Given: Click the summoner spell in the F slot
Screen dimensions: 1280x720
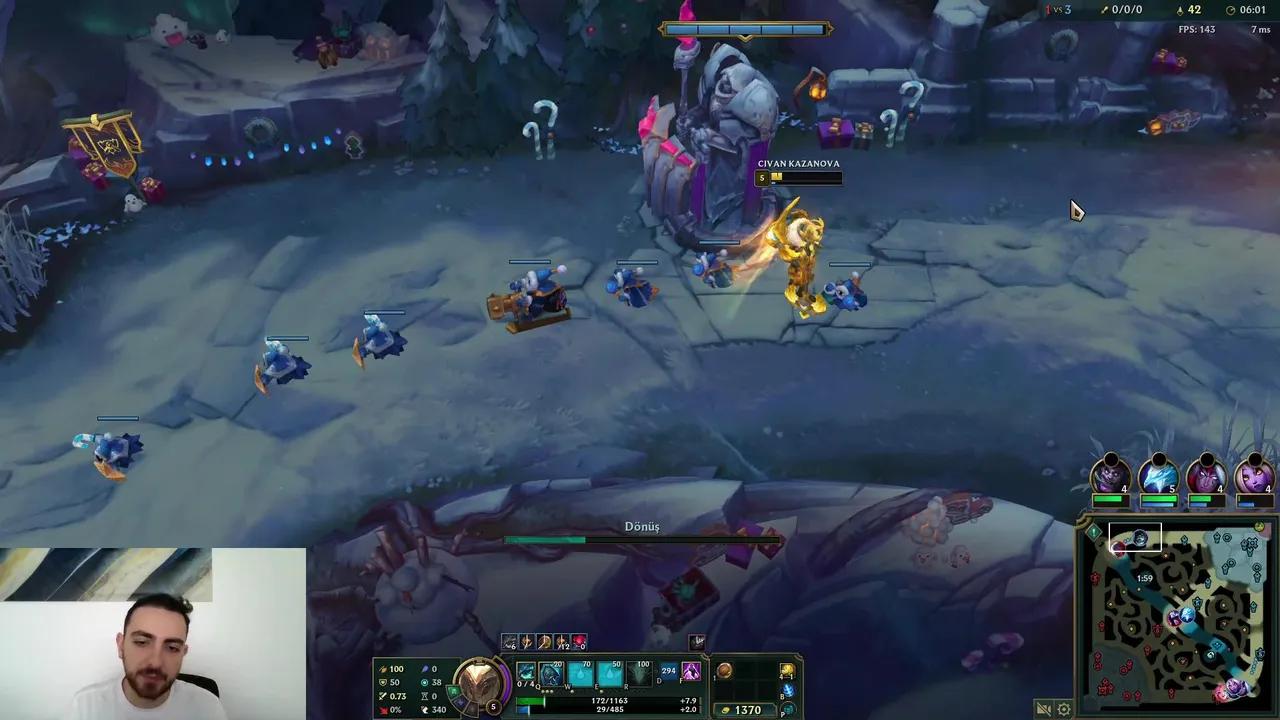Looking at the screenshot, I should click(x=691, y=672).
